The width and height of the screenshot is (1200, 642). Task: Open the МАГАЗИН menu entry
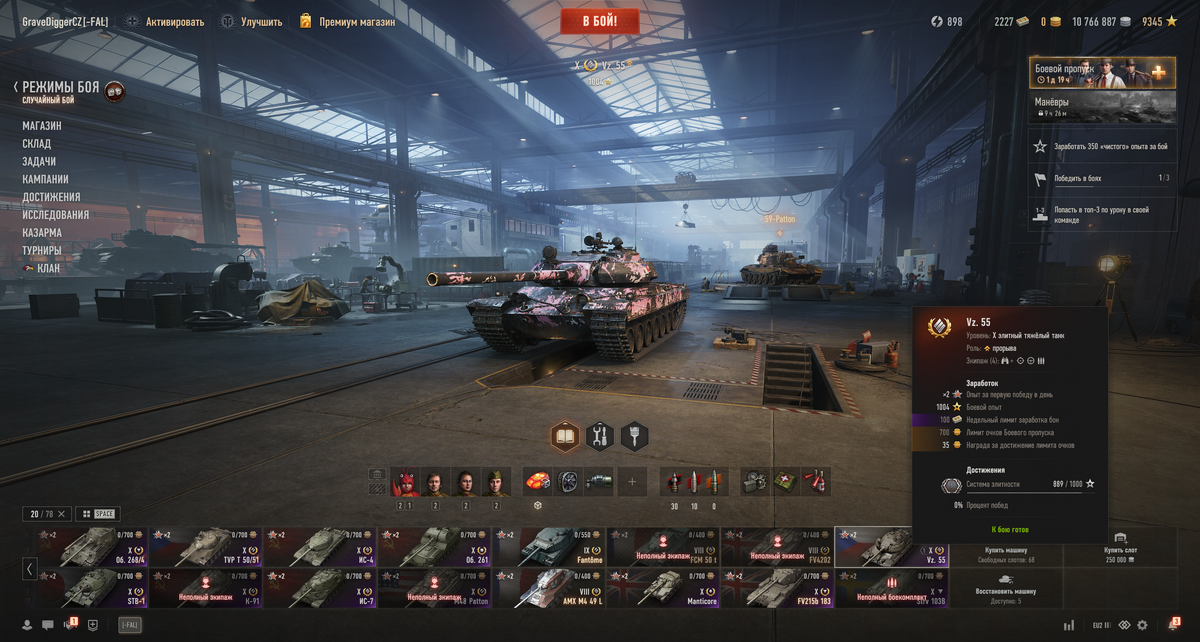coord(42,126)
